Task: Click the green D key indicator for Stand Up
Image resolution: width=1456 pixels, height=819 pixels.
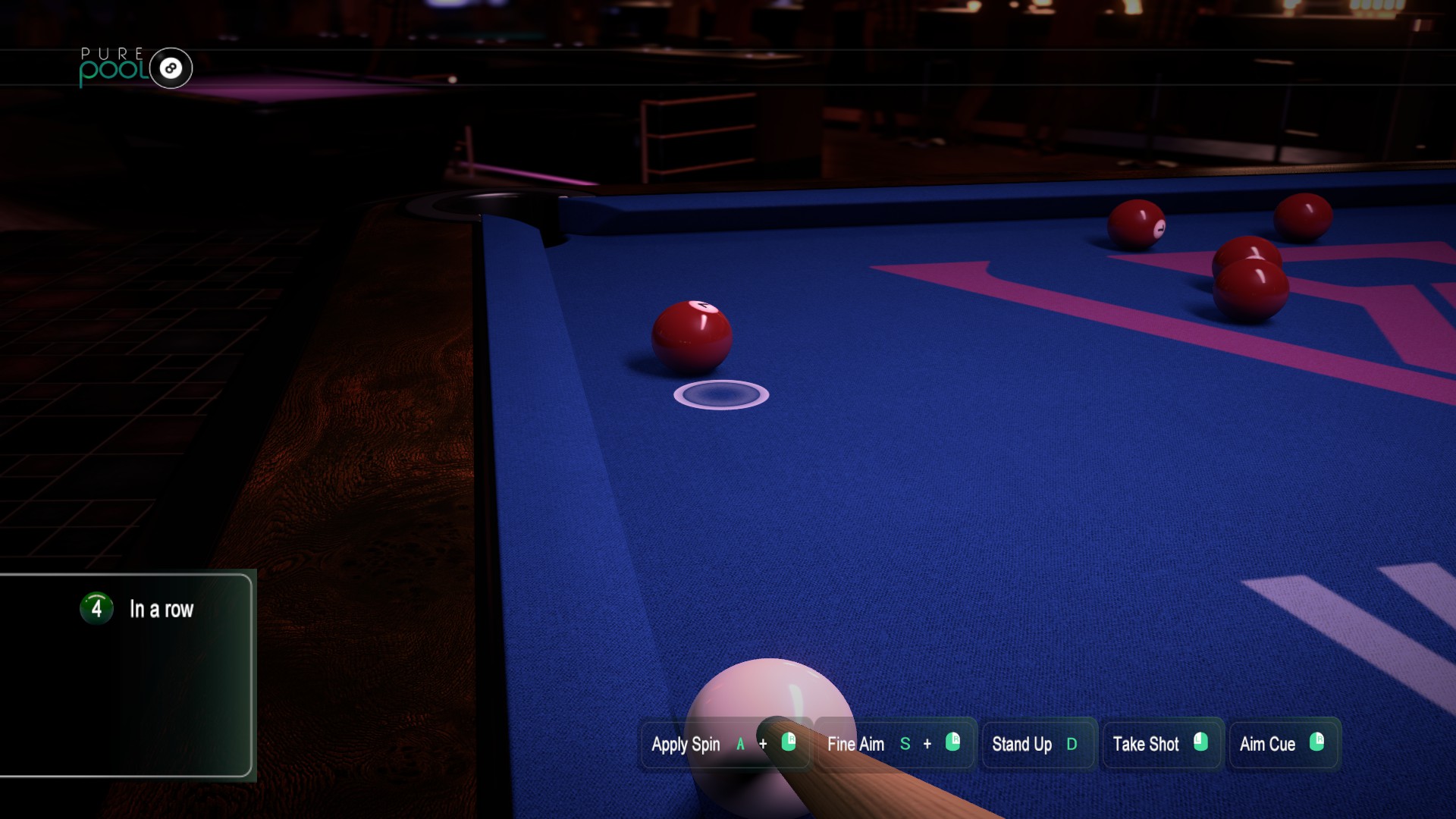Action: point(1072,745)
